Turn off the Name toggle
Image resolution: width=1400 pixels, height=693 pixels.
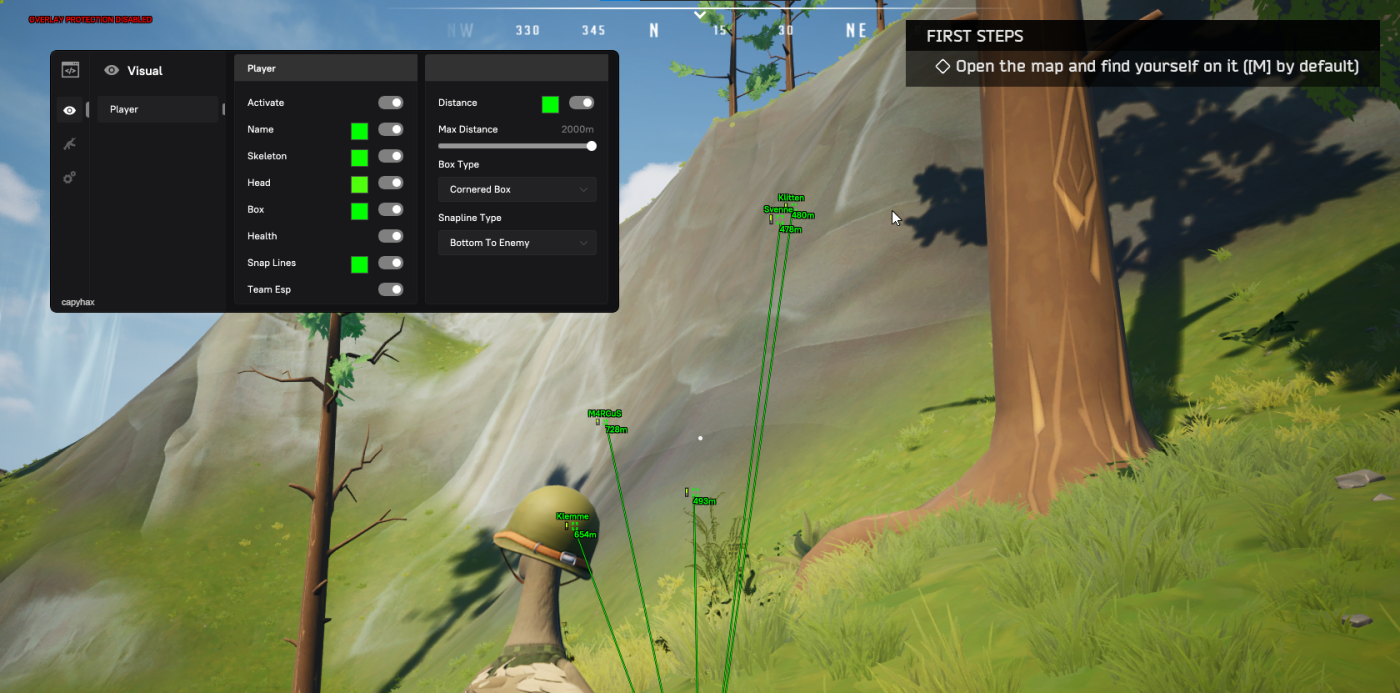(390, 130)
